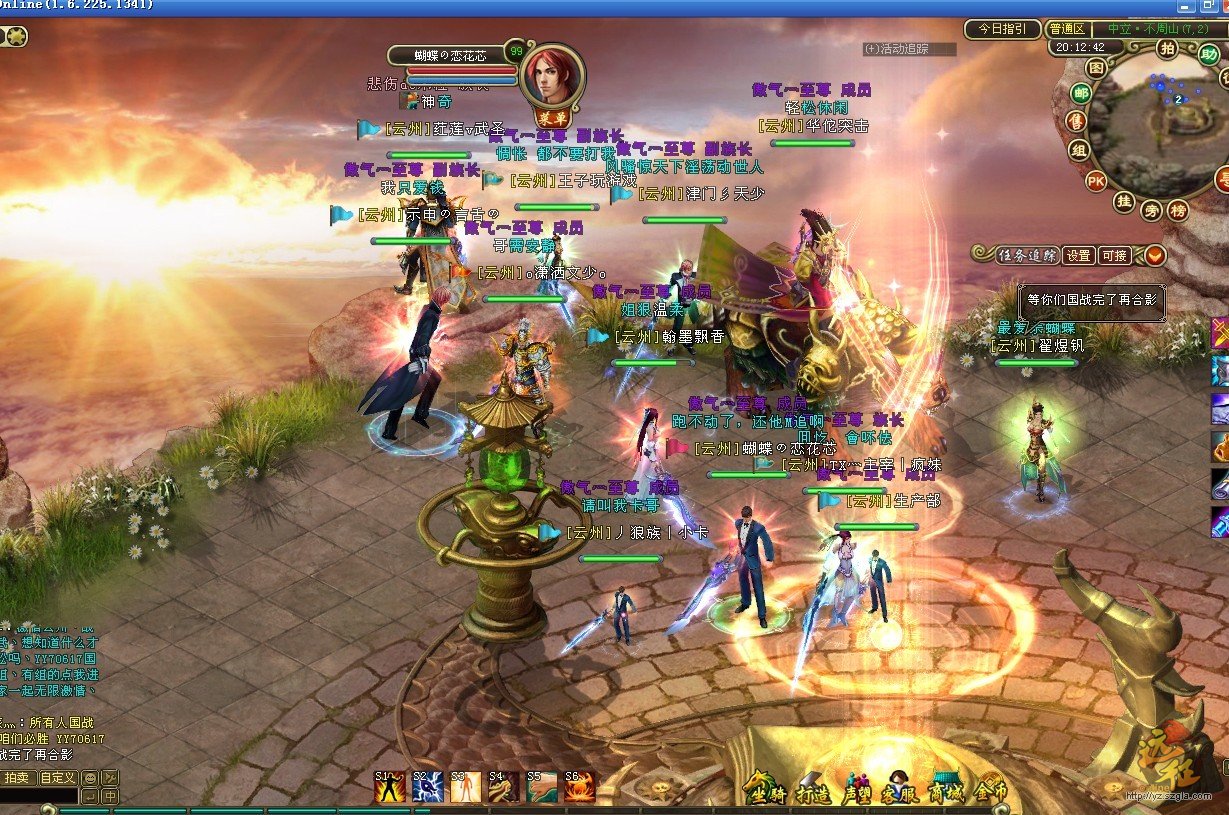Activate the S1 skill slot
This screenshot has width=1229, height=815.
coord(390,787)
